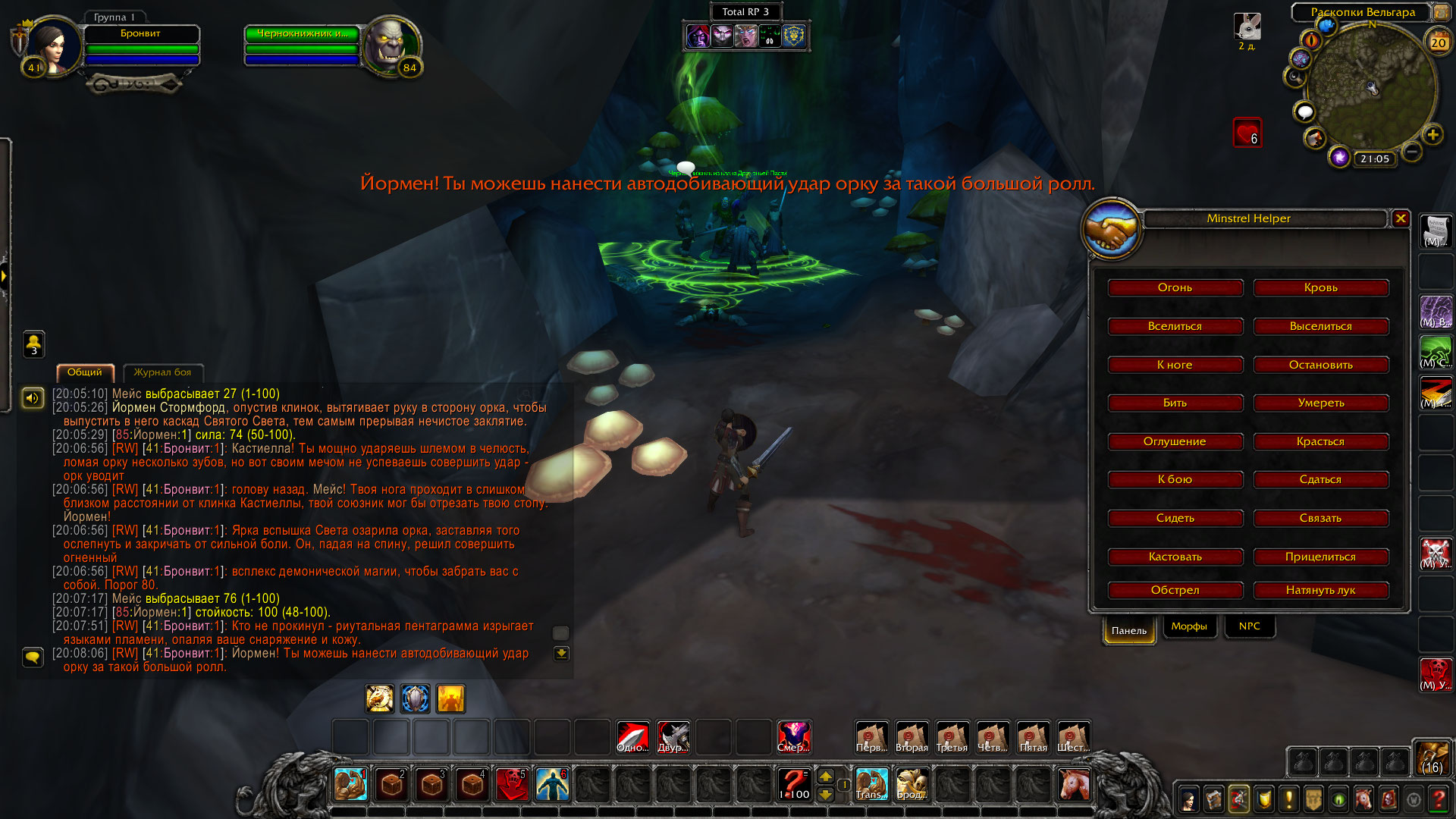Open the calendar showing day 20

[x=1438, y=42]
